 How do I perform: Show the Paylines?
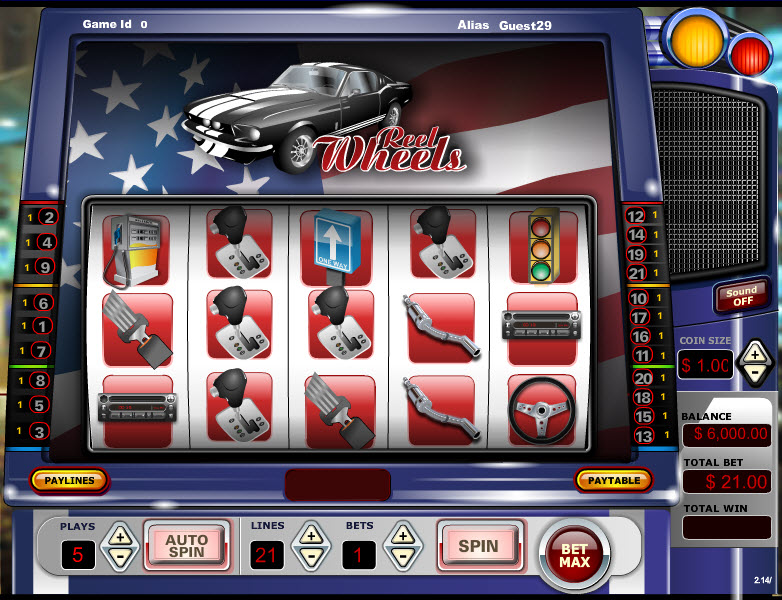69,480
